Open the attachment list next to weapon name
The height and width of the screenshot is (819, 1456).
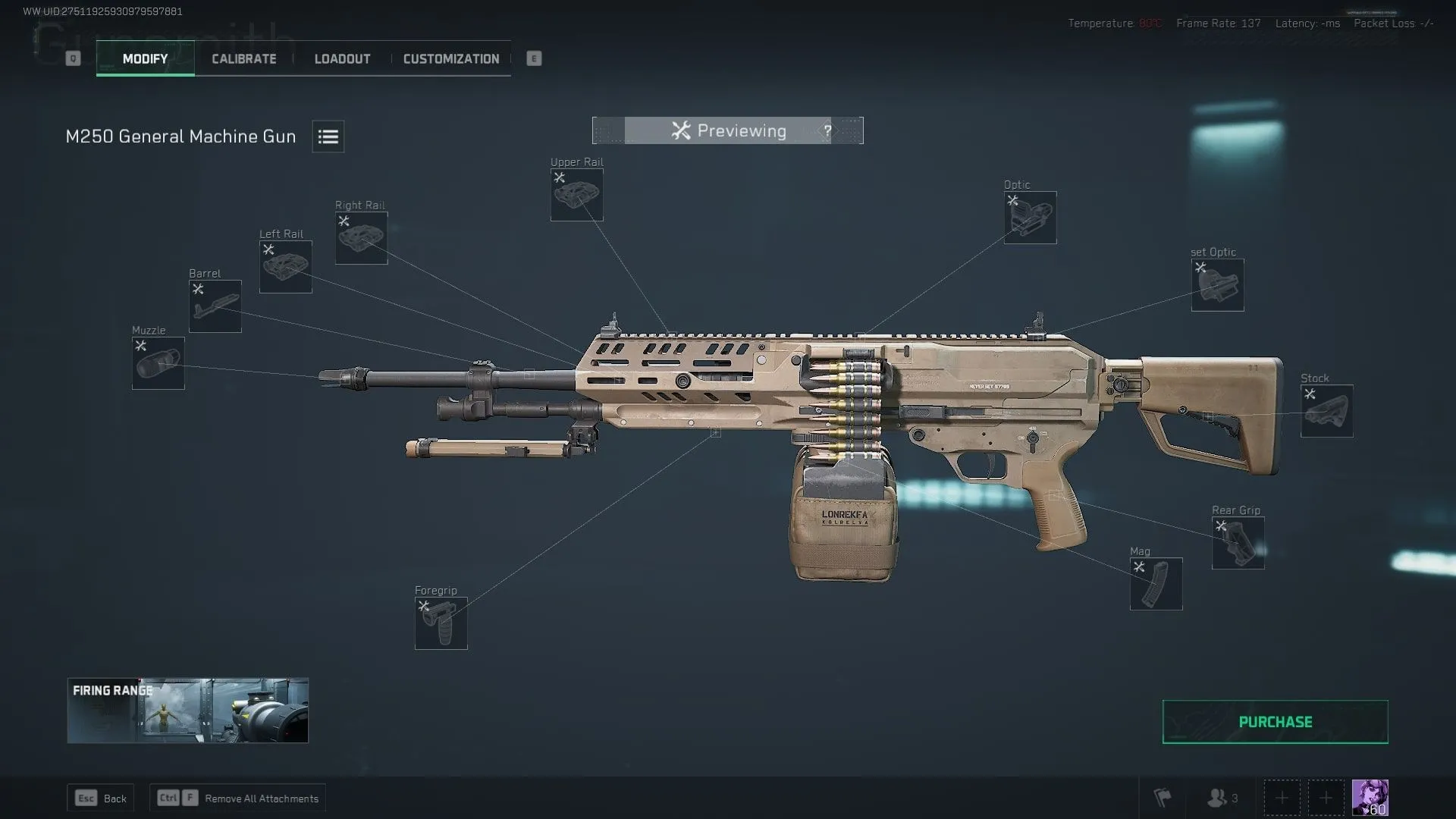coord(328,136)
